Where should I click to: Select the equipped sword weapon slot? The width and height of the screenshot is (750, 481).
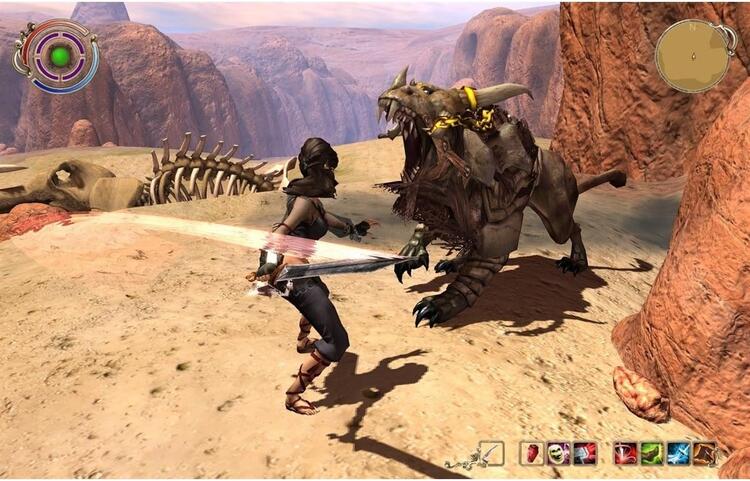tap(491, 453)
